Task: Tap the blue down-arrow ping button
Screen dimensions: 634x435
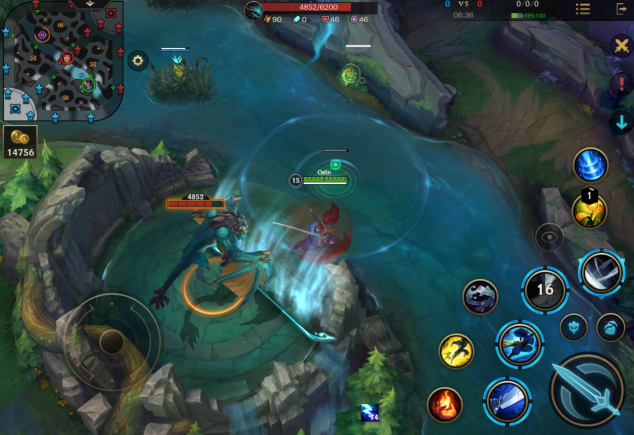Action: pyautogui.click(x=621, y=122)
